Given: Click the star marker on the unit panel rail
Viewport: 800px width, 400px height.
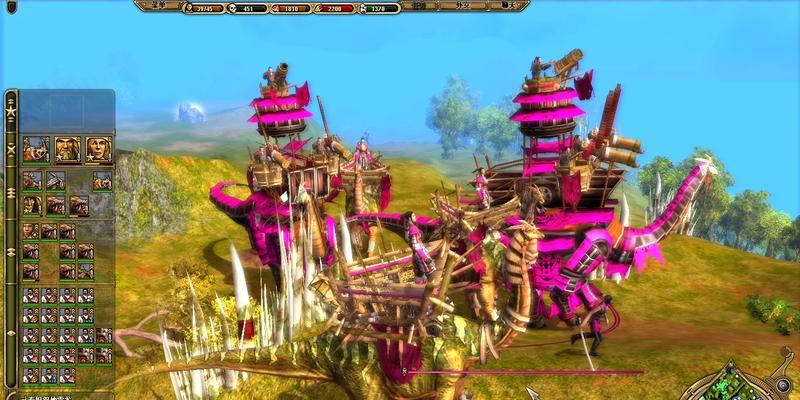Looking at the screenshot, I should click(11, 112).
